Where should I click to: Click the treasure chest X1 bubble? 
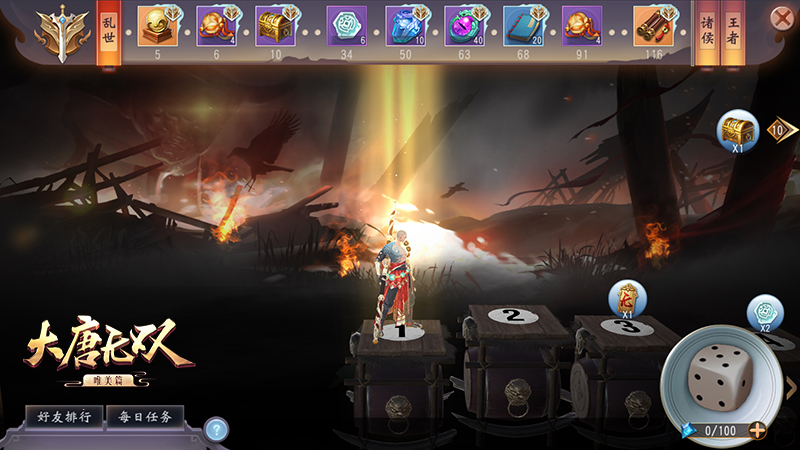(x=736, y=130)
